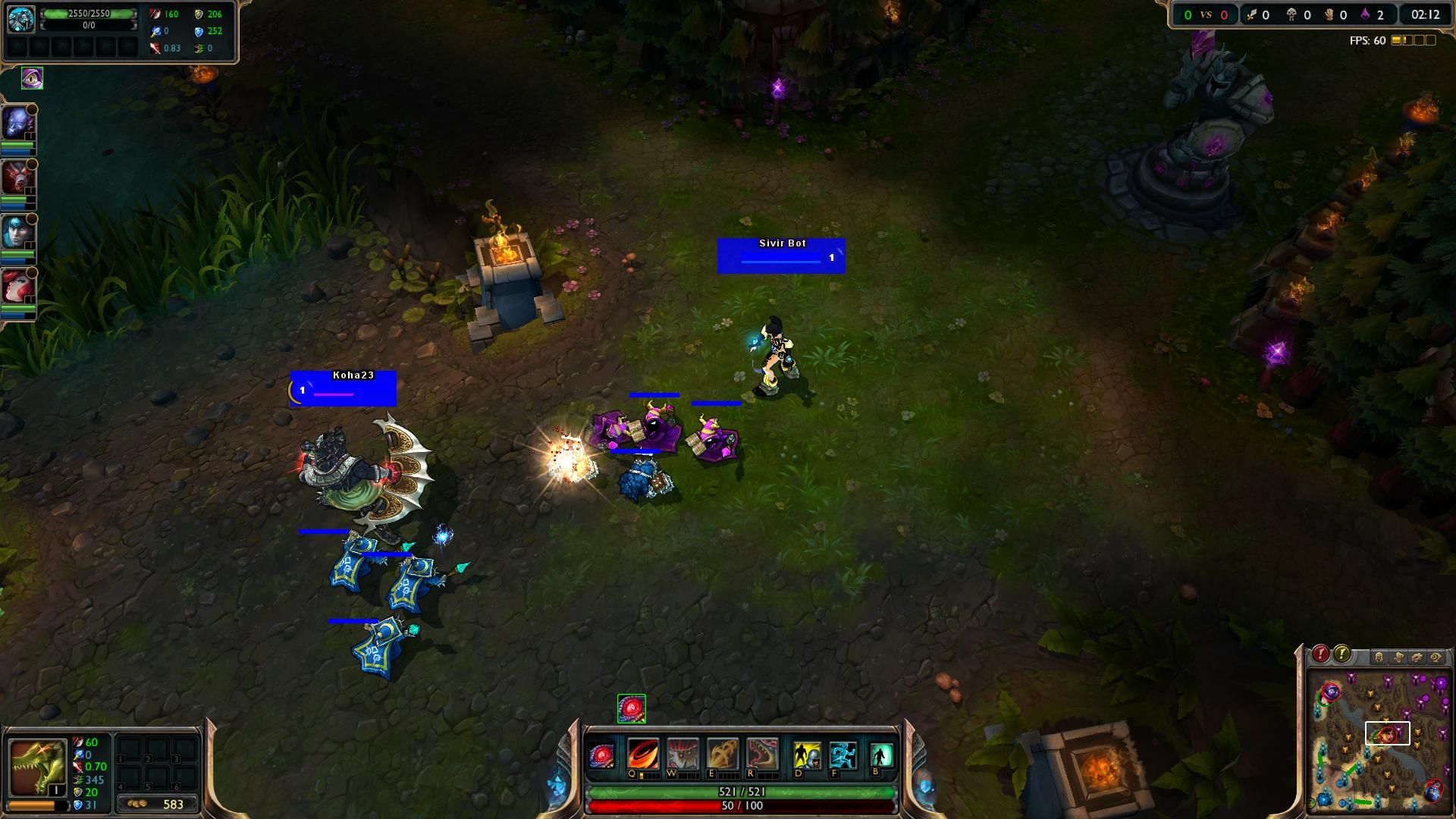1456x819 pixels.
Task: Click the Recall button marked B
Action: (880, 755)
